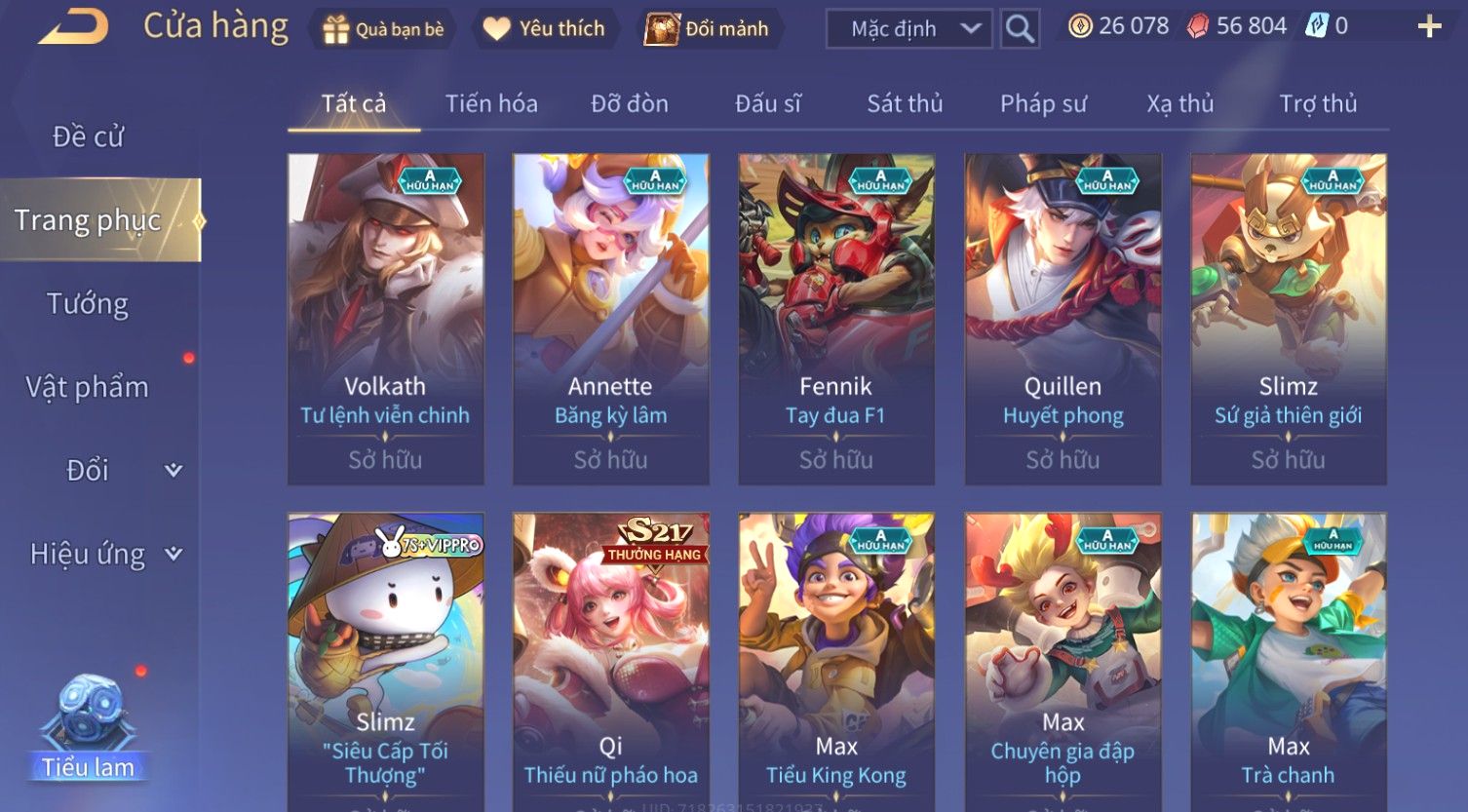Click the magnifying glass search button
The image size is (1468, 812).
[x=1020, y=29]
